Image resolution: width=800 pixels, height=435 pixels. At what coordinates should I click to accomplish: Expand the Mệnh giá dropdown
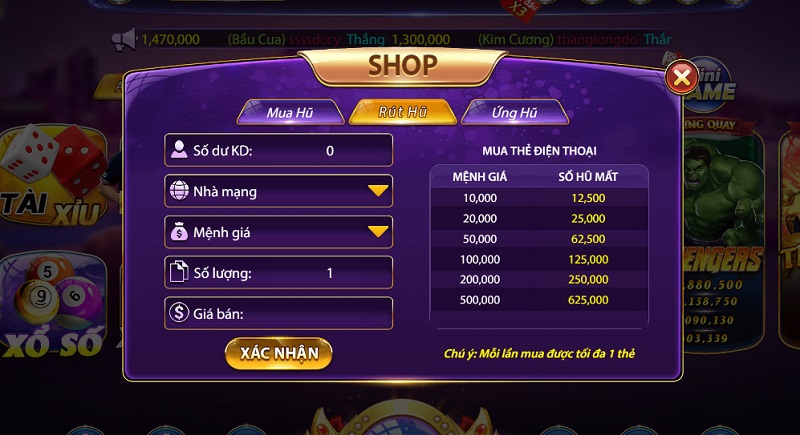[x=279, y=232]
